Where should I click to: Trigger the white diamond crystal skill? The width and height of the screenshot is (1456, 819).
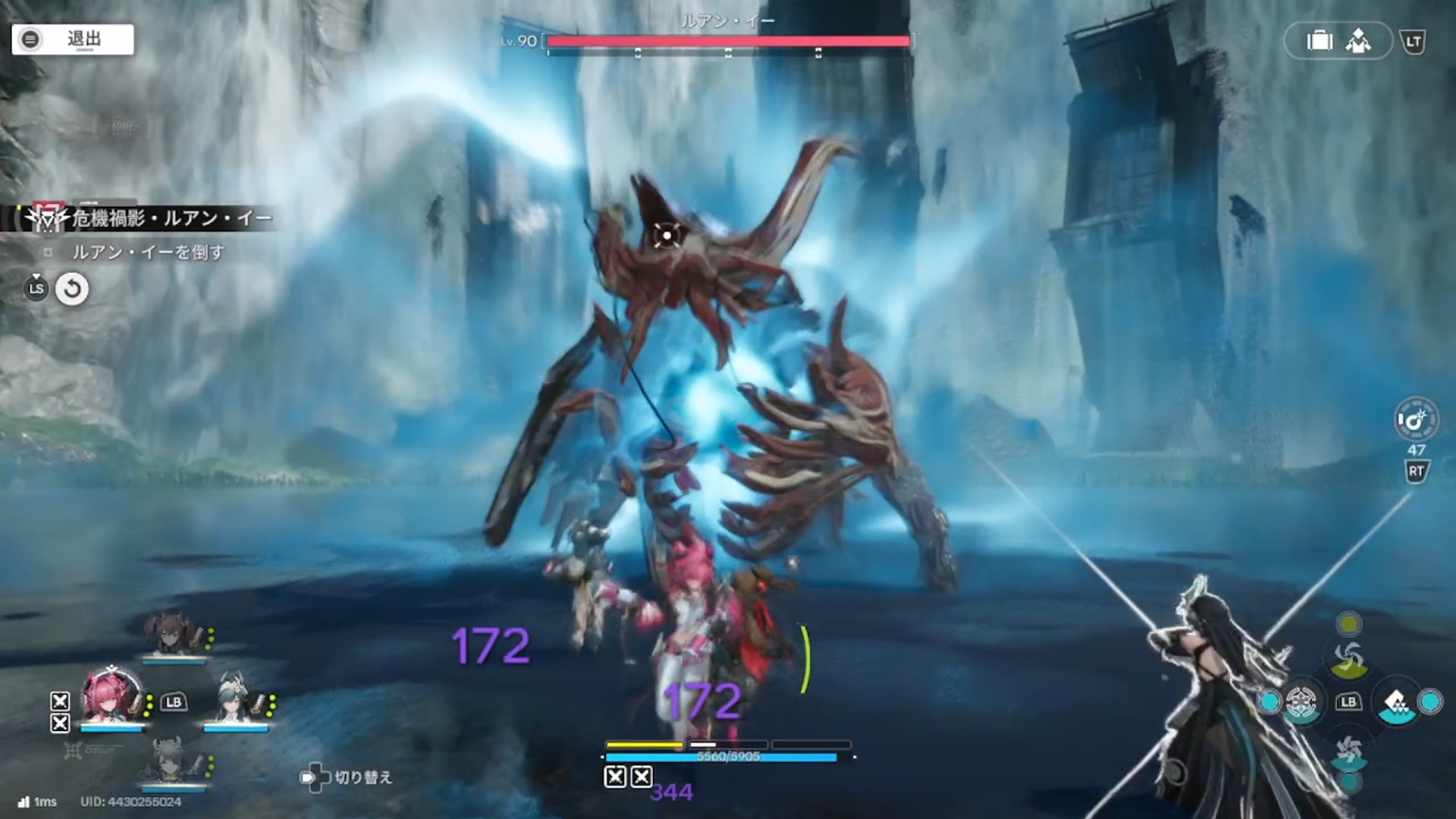(1397, 704)
